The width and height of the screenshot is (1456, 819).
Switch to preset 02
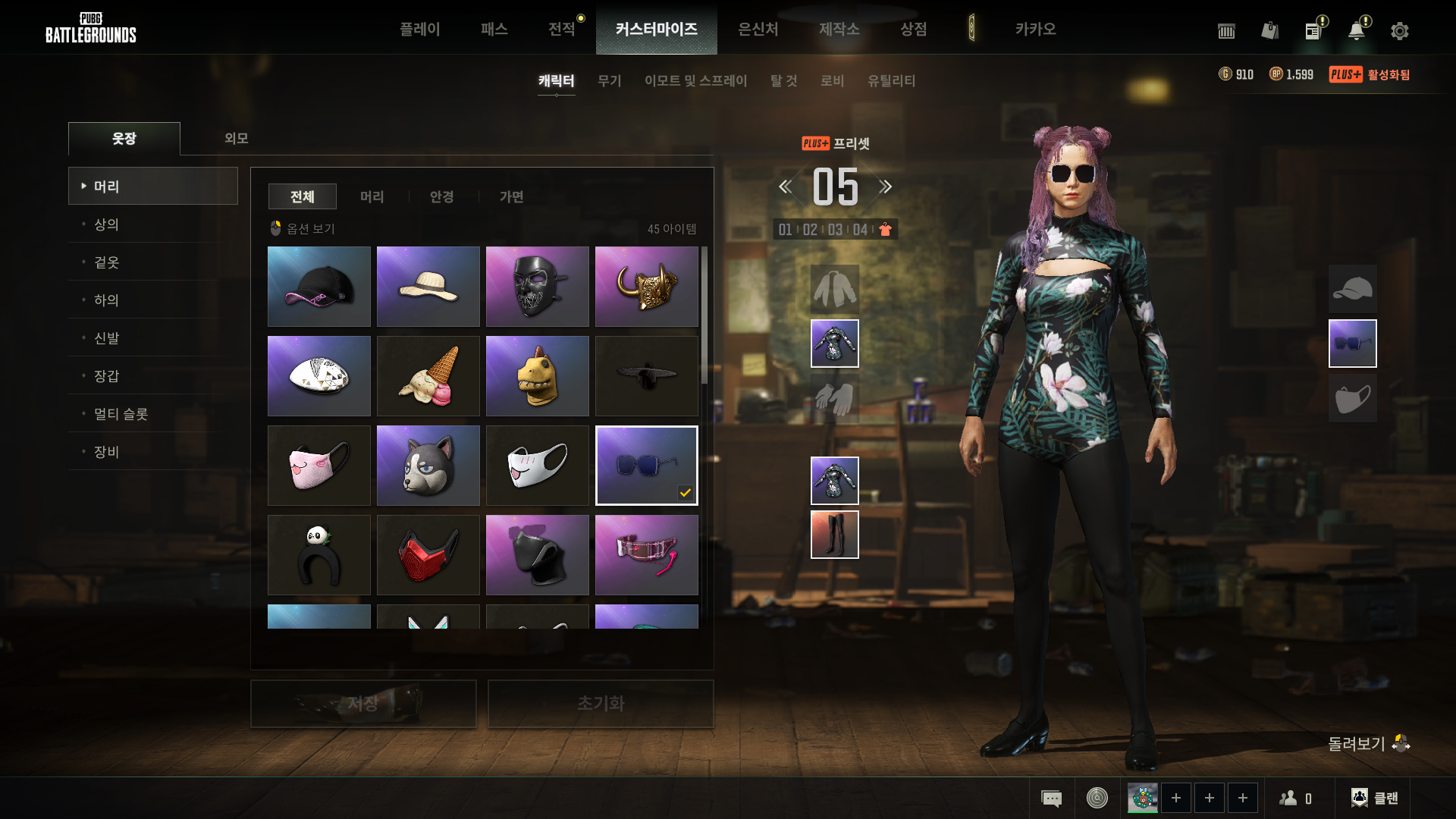[810, 230]
